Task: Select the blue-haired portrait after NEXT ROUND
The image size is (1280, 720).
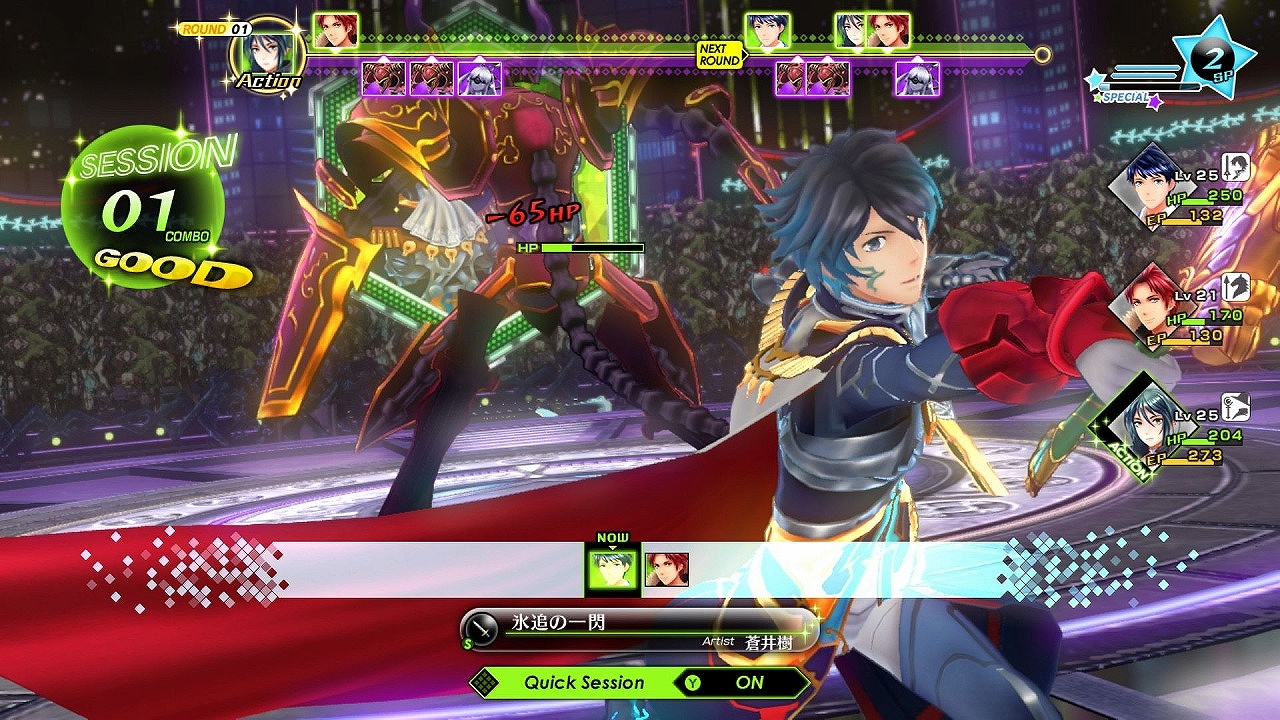Action: point(767,31)
